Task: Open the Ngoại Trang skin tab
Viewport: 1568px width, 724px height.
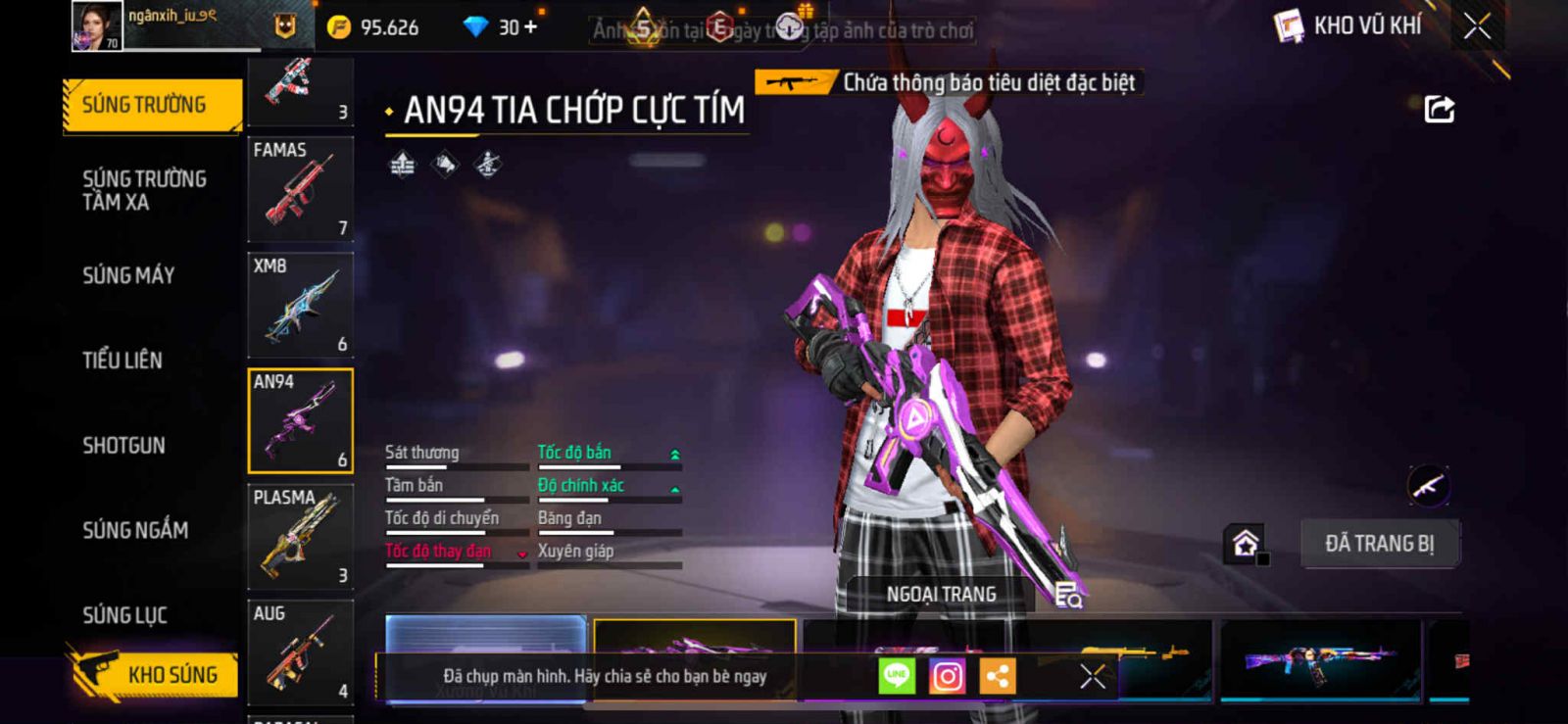Action: tap(941, 595)
